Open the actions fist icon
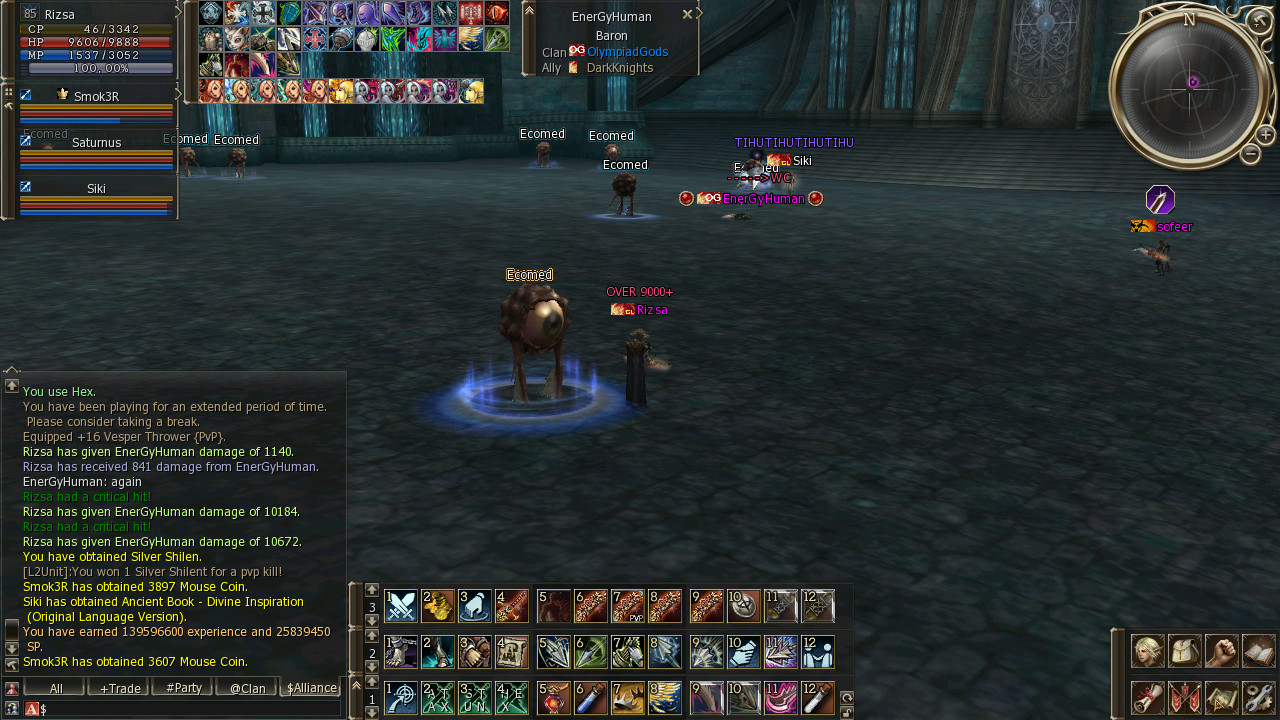The image size is (1280, 720). (x=1222, y=651)
